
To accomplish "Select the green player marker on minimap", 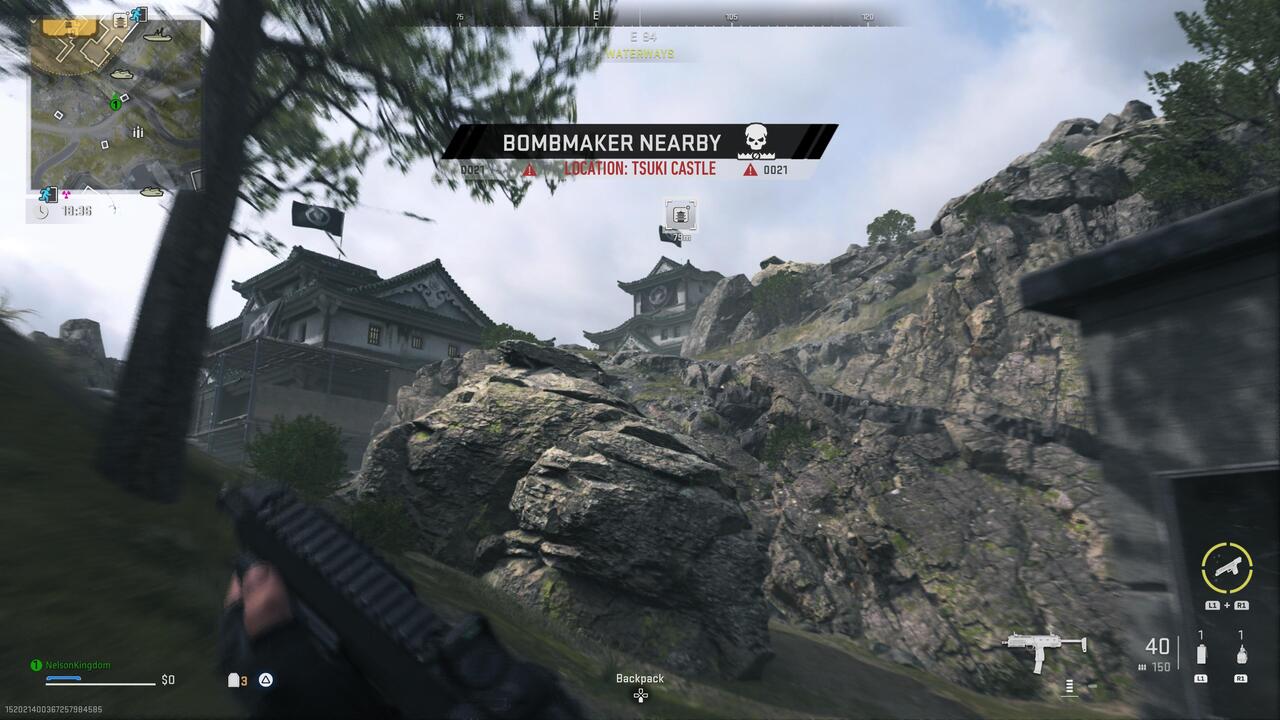I will [116, 104].
